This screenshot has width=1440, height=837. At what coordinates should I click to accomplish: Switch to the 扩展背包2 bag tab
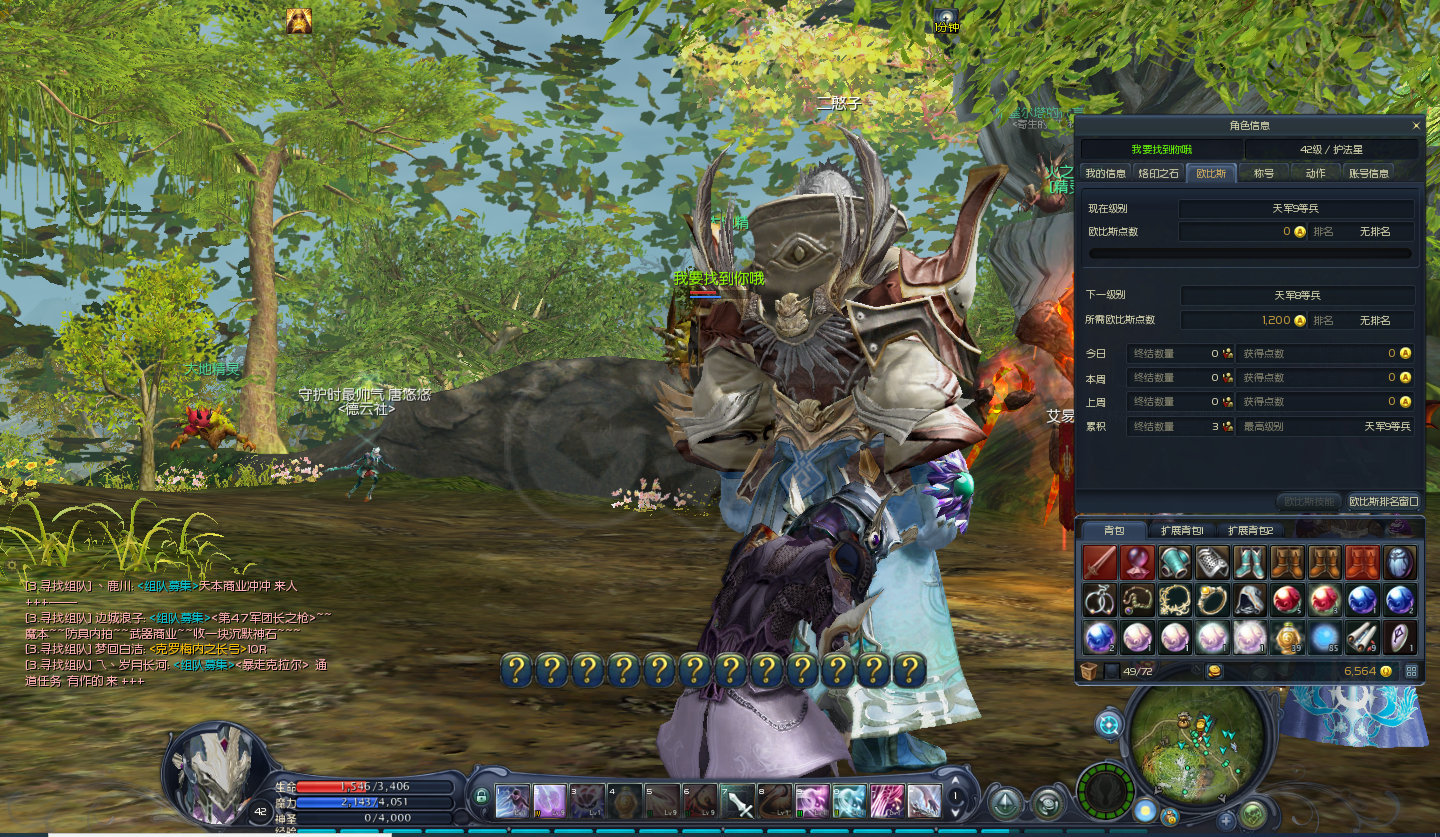(1250, 530)
